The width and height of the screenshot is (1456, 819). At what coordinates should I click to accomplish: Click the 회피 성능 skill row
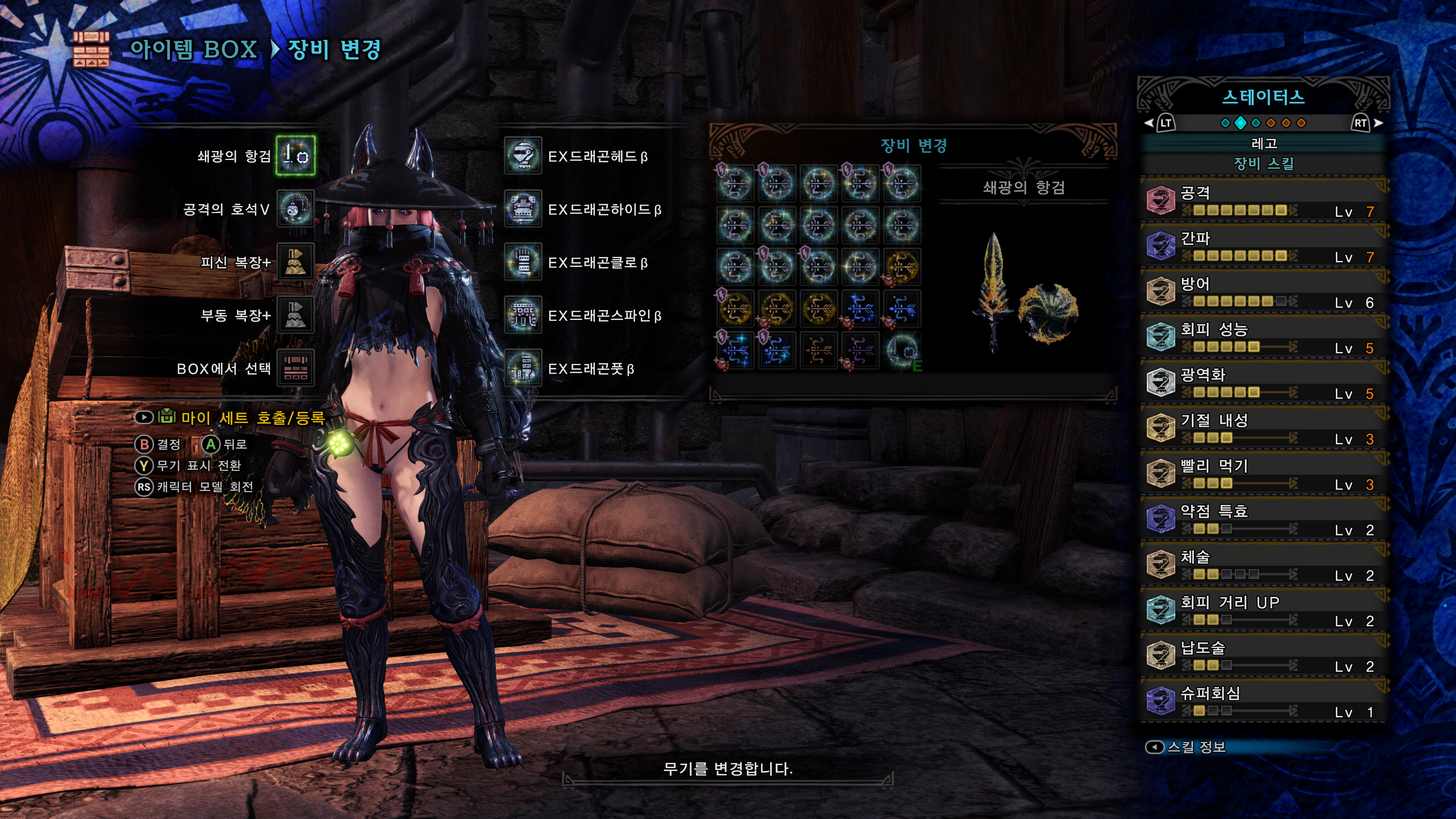tap(1264, 338)
